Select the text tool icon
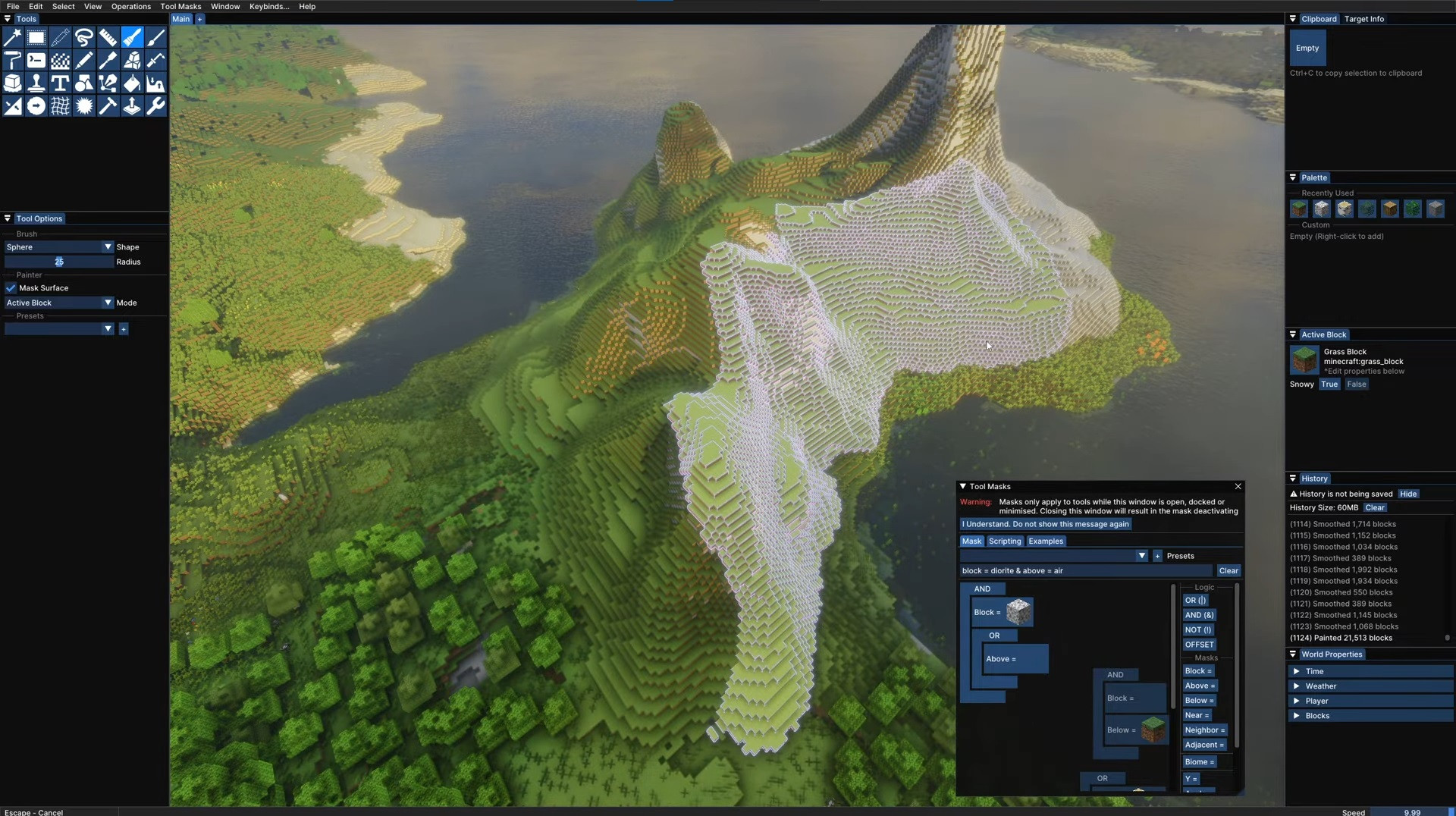The width and height of the screenshot is (1456, 816). pos(60,83)
